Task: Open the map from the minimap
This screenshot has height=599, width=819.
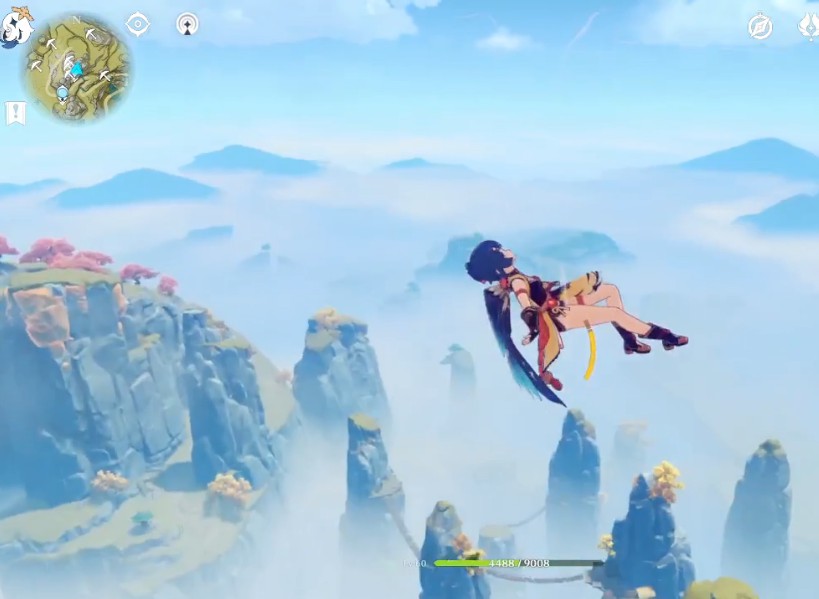Action: 77,67
